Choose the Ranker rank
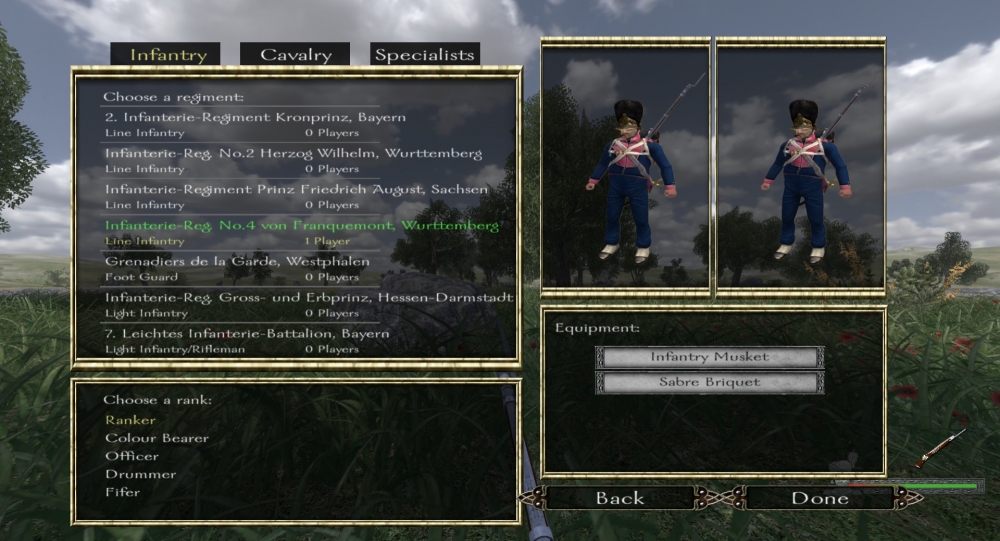The image size is (1000, 541). coord(131,420)
